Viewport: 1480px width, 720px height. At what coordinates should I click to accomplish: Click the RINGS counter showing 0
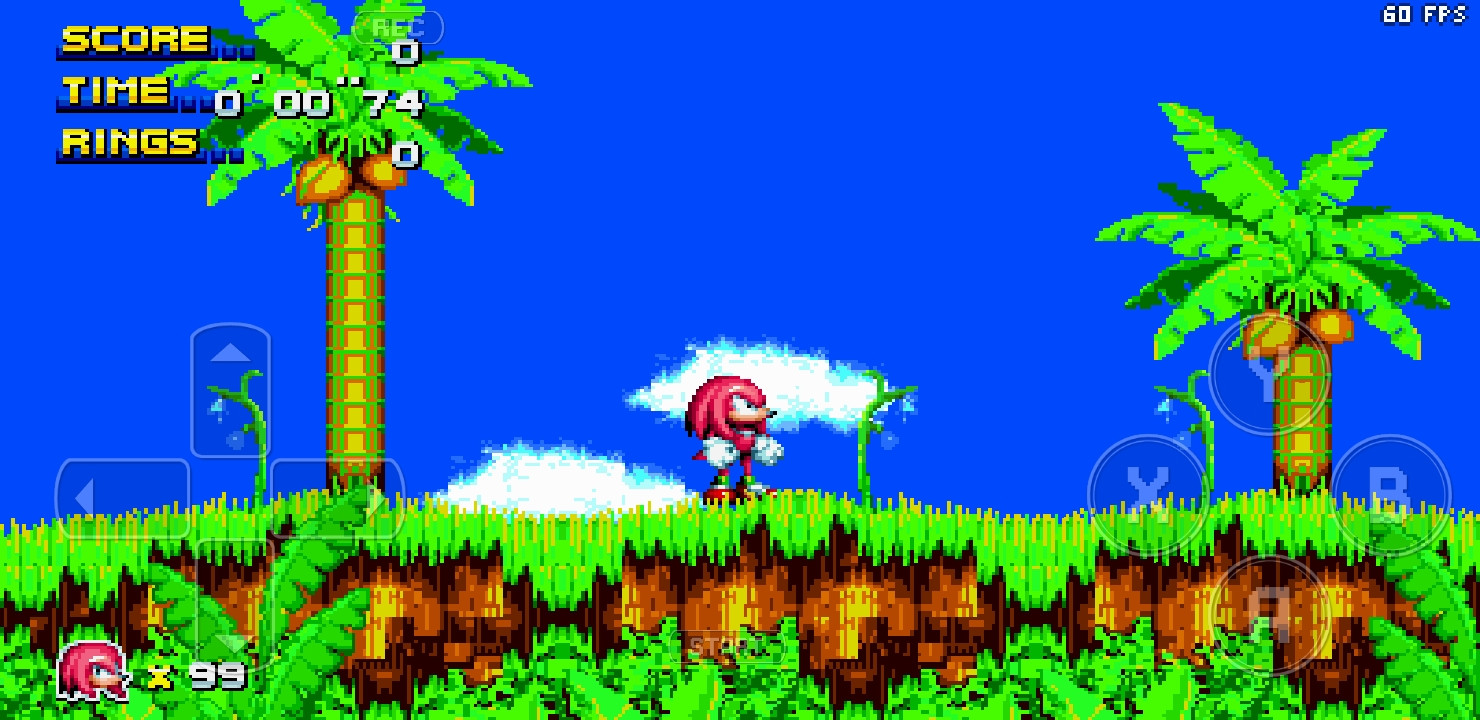coord(403,152)
